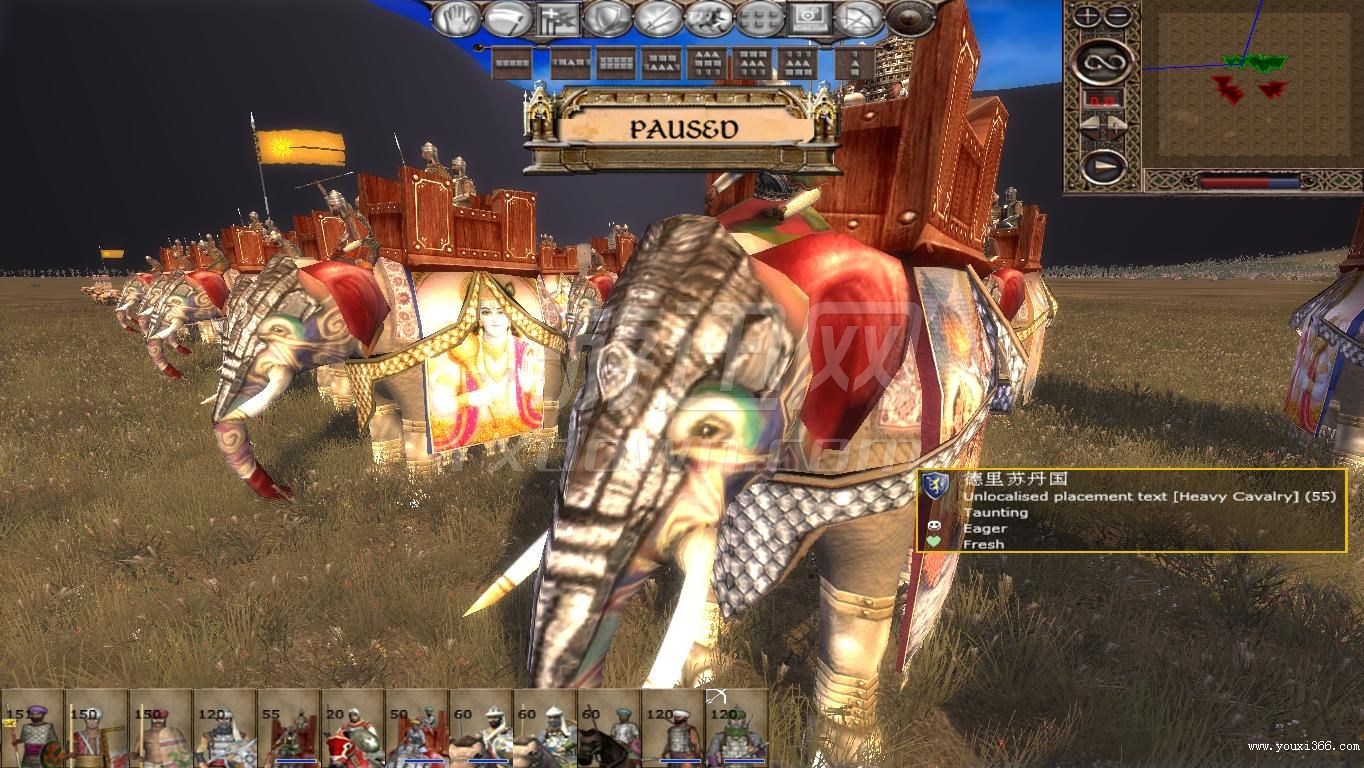Image resolution: width=1364 pixels, height=768 pixels.
Task: Click the round shield button on toolbar
Action: (x=910, y=18)
